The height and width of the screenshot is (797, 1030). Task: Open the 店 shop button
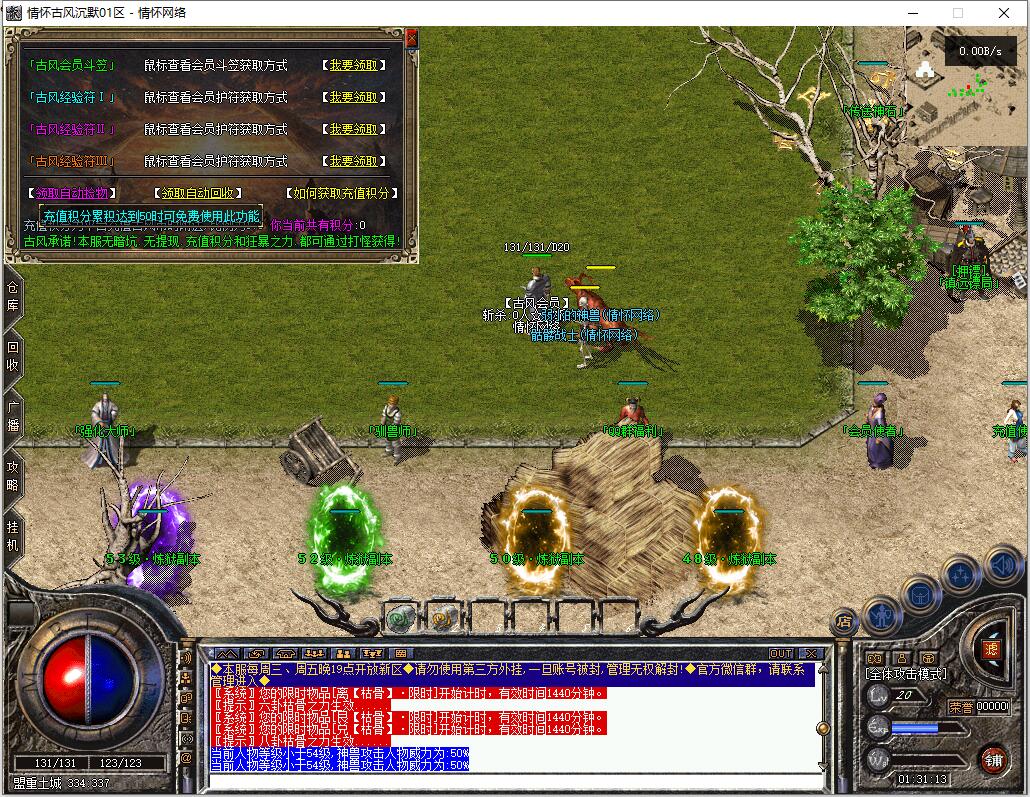(845, 622)
